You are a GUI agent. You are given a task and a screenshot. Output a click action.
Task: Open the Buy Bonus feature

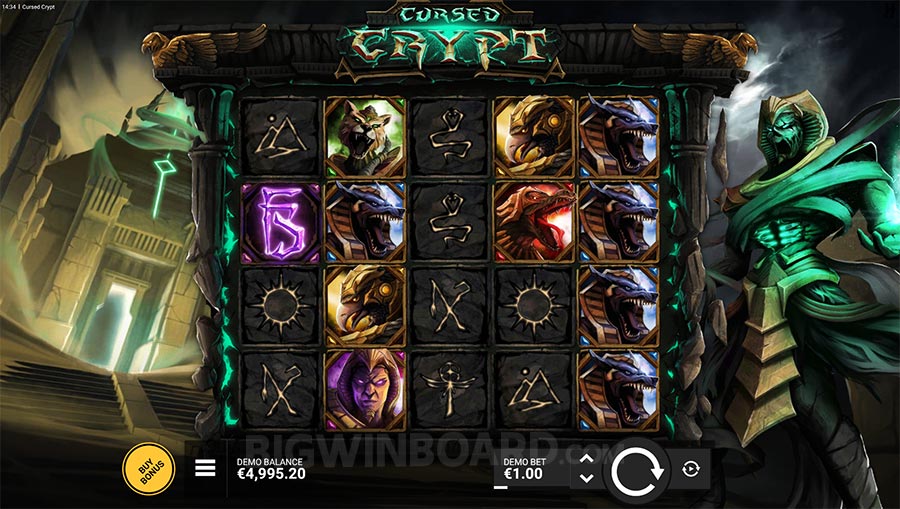pos(148,468)
